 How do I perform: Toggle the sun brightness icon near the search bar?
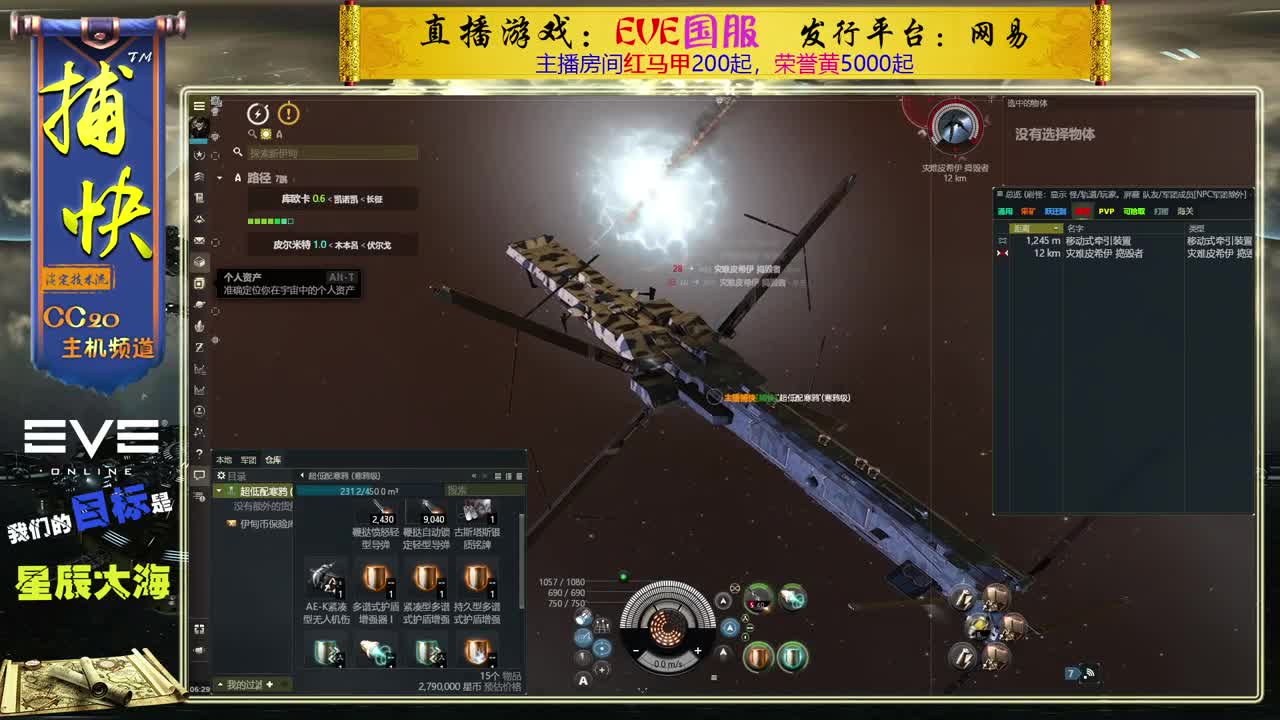(265, 133)
